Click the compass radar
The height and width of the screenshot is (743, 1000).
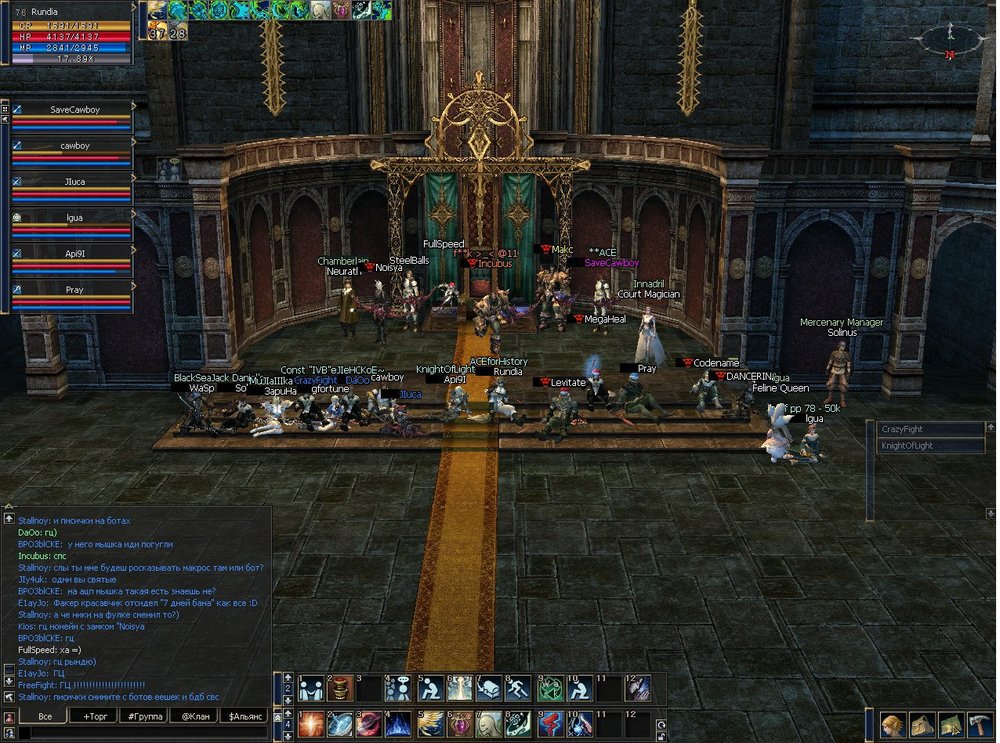coord(948,40)
